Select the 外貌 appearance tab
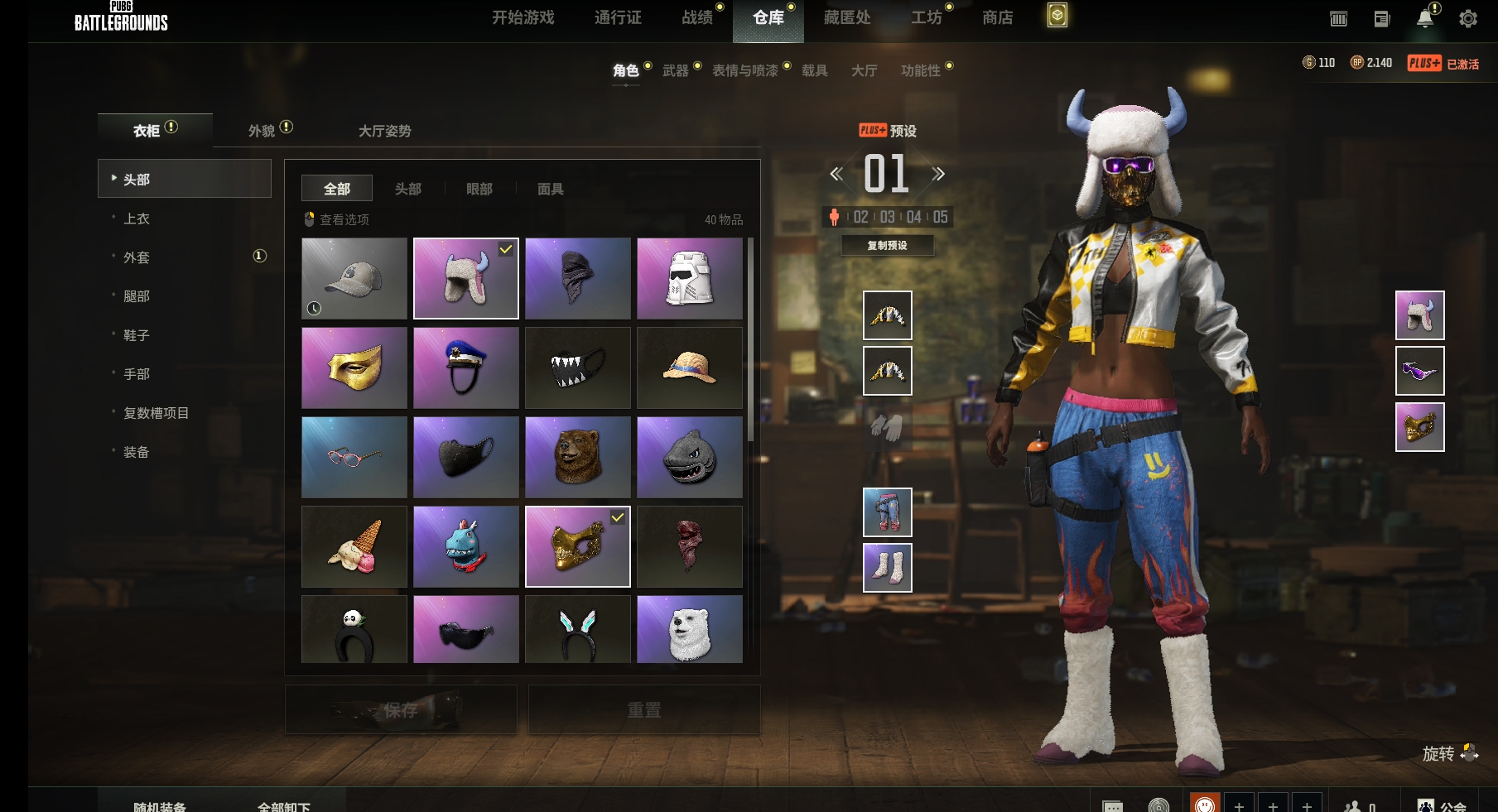This screenshot has width=1498, height=812. 262,131
